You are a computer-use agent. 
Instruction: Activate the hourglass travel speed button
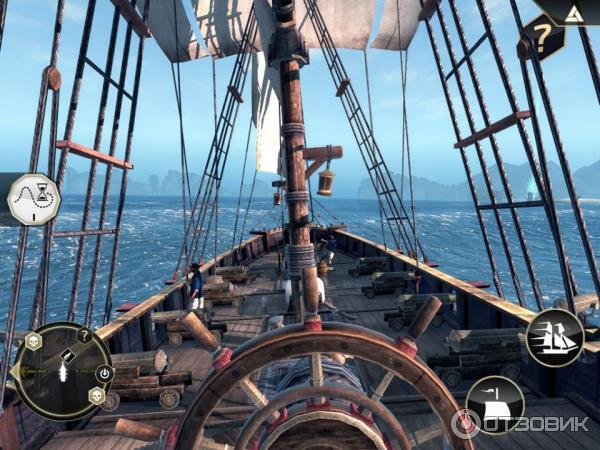(x=33, y=200)
